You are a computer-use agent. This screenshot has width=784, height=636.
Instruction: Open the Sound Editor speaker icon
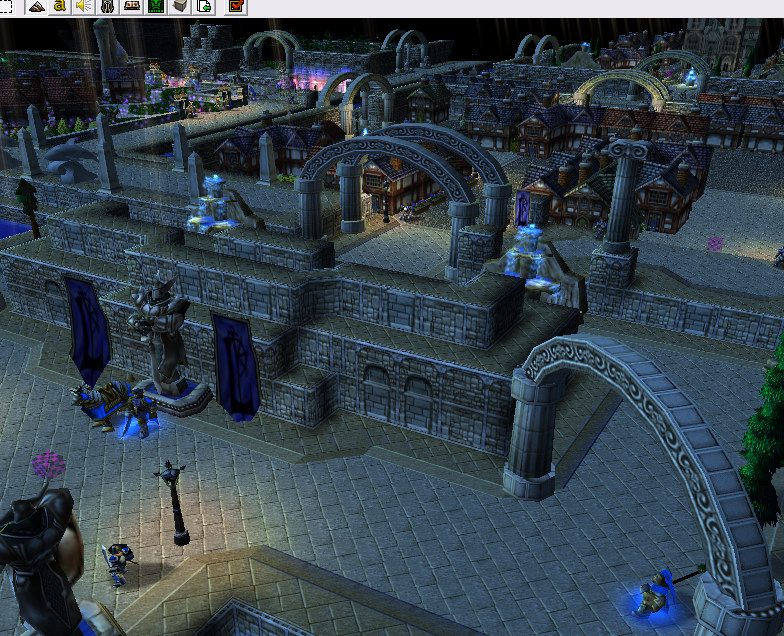click(x=83, y=6)
